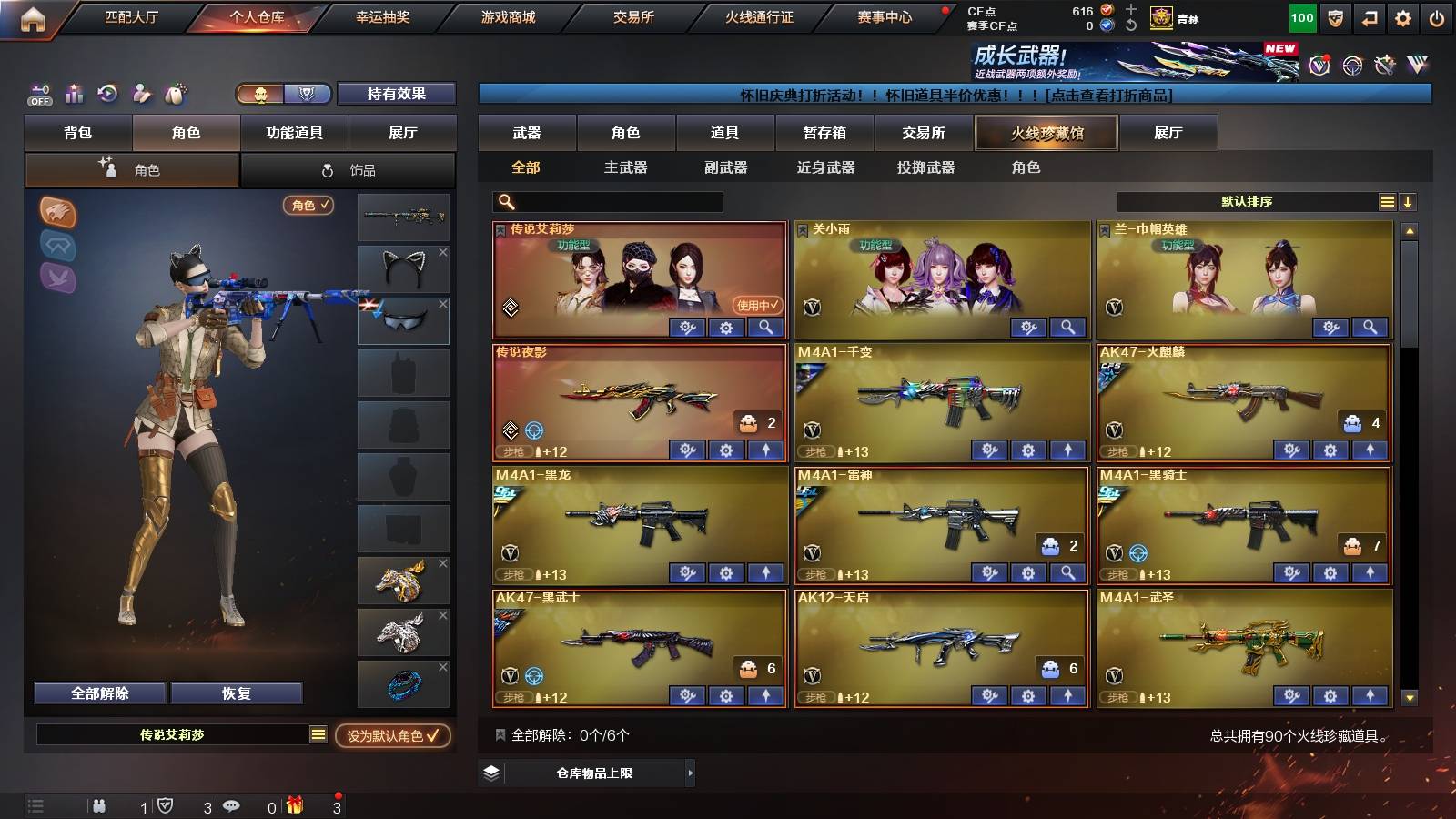Click the sort direction down arrow beside 默认排序
Screen dimensions: 1456x819
(1407, 202)
